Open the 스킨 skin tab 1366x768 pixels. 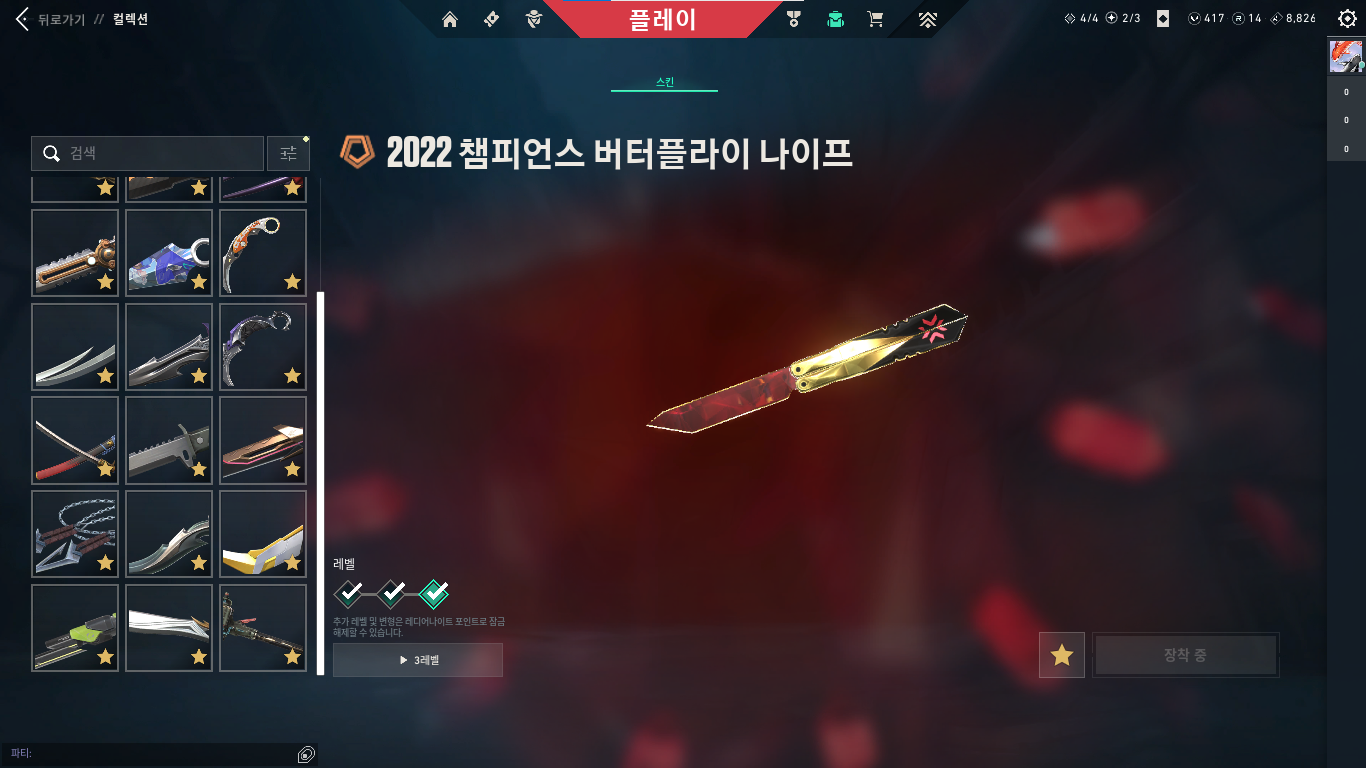(664, 82)
